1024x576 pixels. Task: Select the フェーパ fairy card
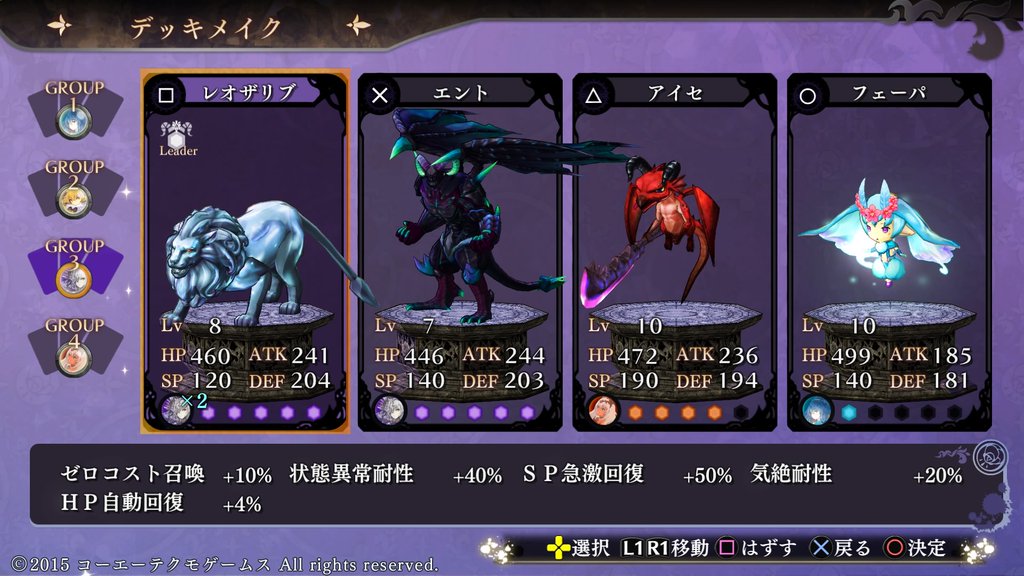pyautogui.click(x=889, y=250)
